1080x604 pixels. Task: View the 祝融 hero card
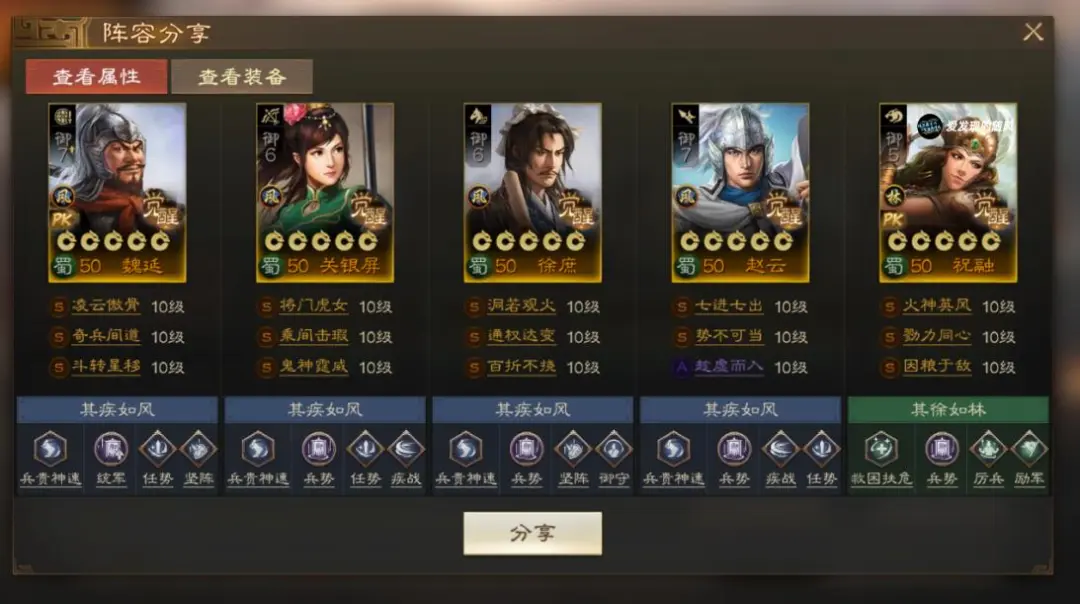pos(948,192)
